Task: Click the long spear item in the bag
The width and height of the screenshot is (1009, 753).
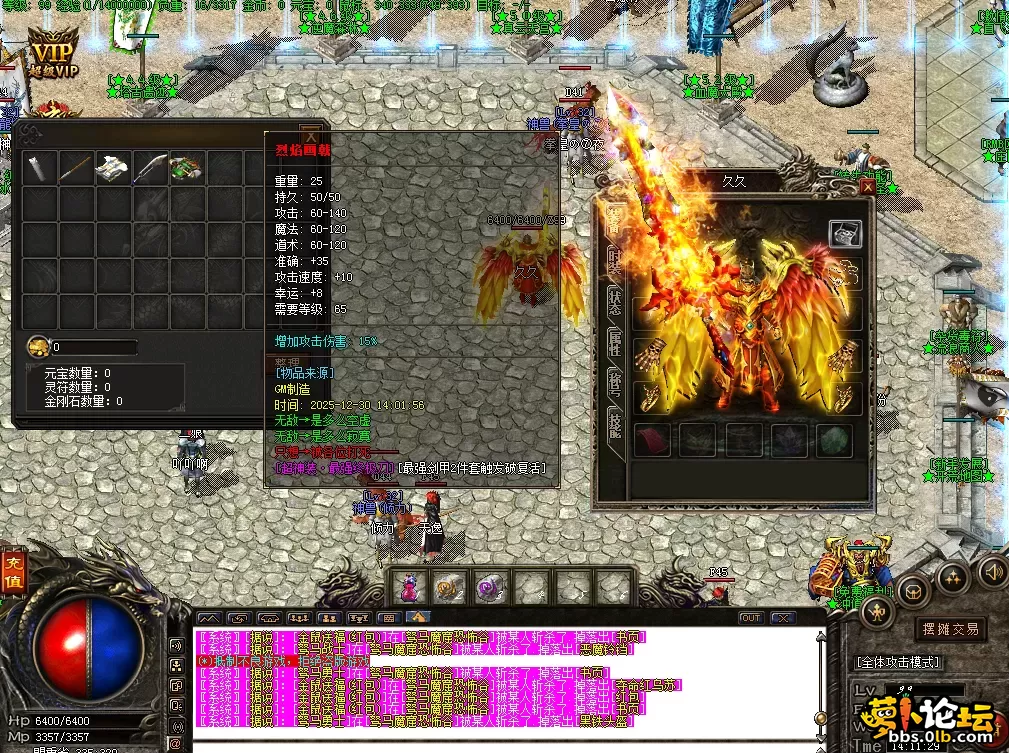Action: [x=75, y=167]
